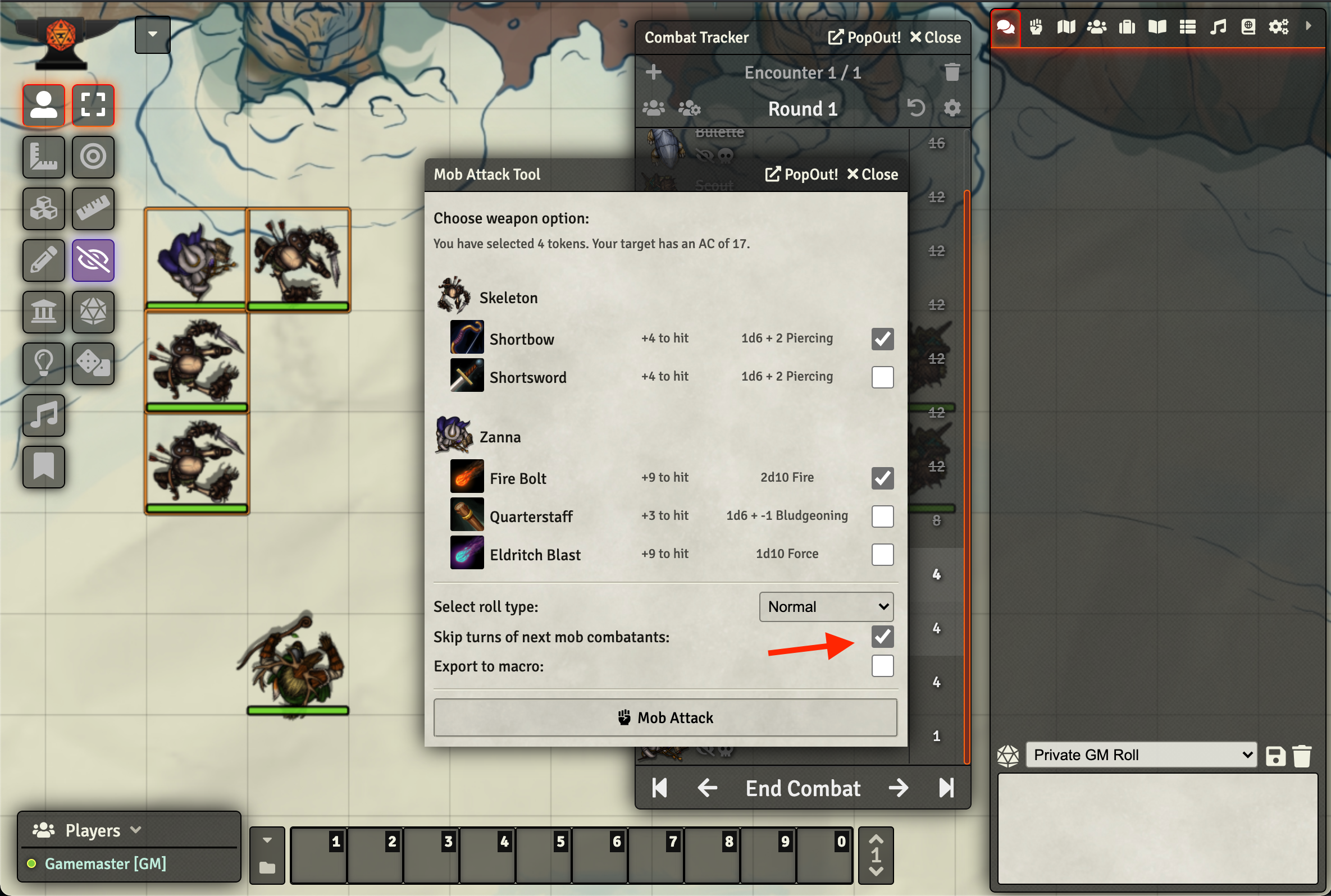The height and width of the screenshot is (896, 1331).
Task: Open the Playlists music icon in sidebar
Action: [x=1218, y=26]
